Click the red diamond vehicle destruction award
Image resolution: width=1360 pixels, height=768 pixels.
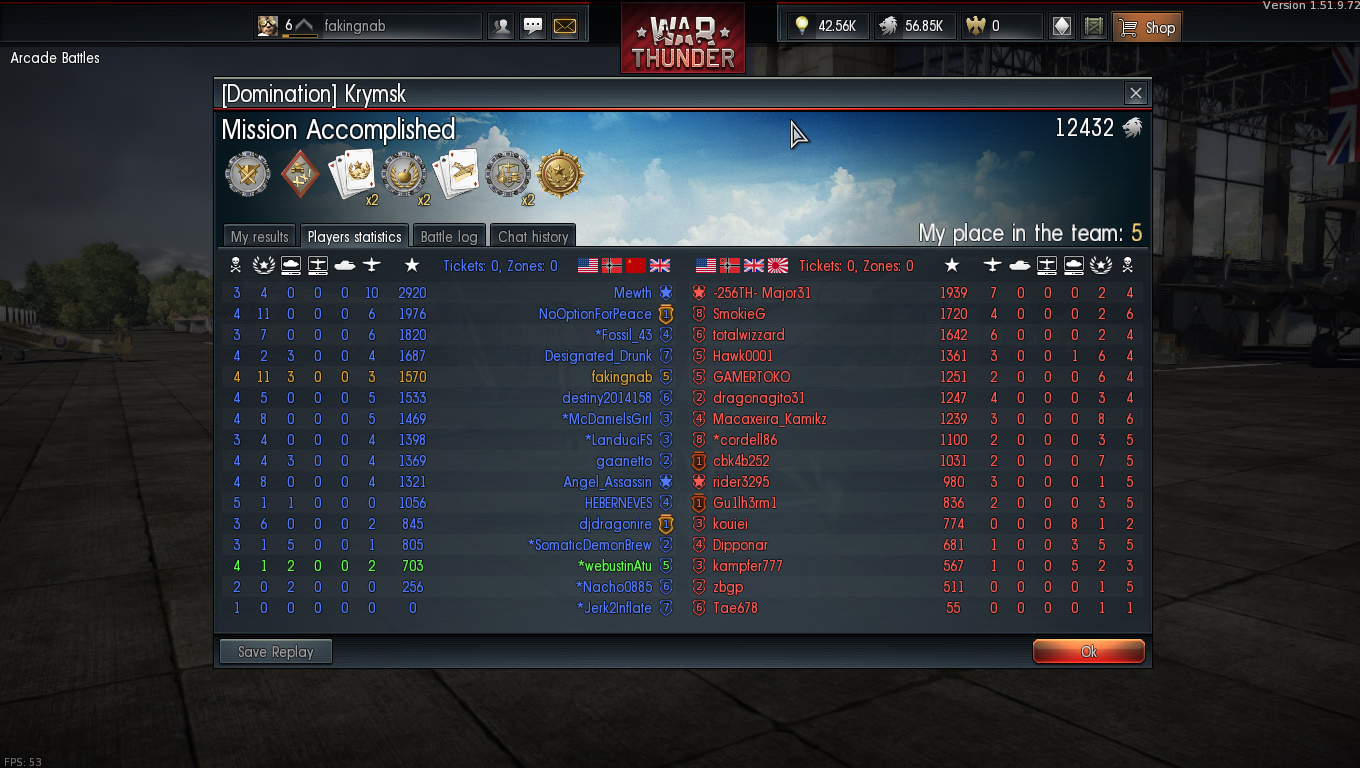tap(301, 172)
